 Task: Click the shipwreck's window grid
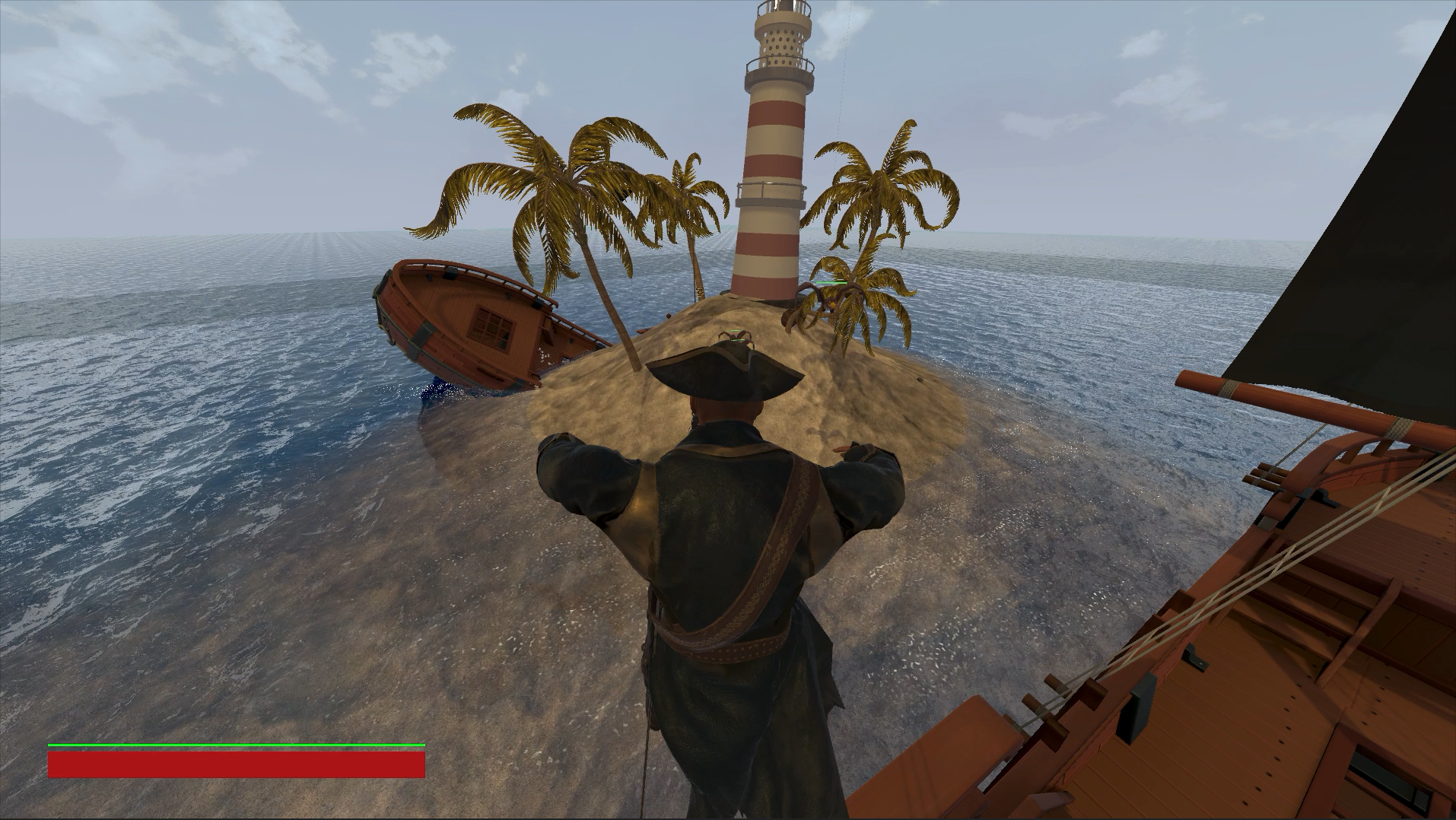click(491, 329)
